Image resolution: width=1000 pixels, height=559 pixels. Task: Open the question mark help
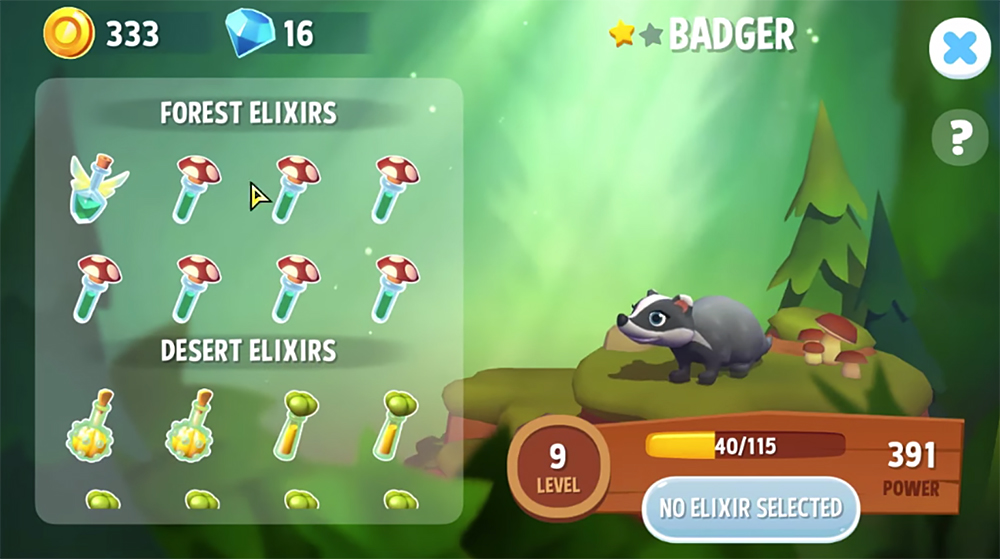959,137
